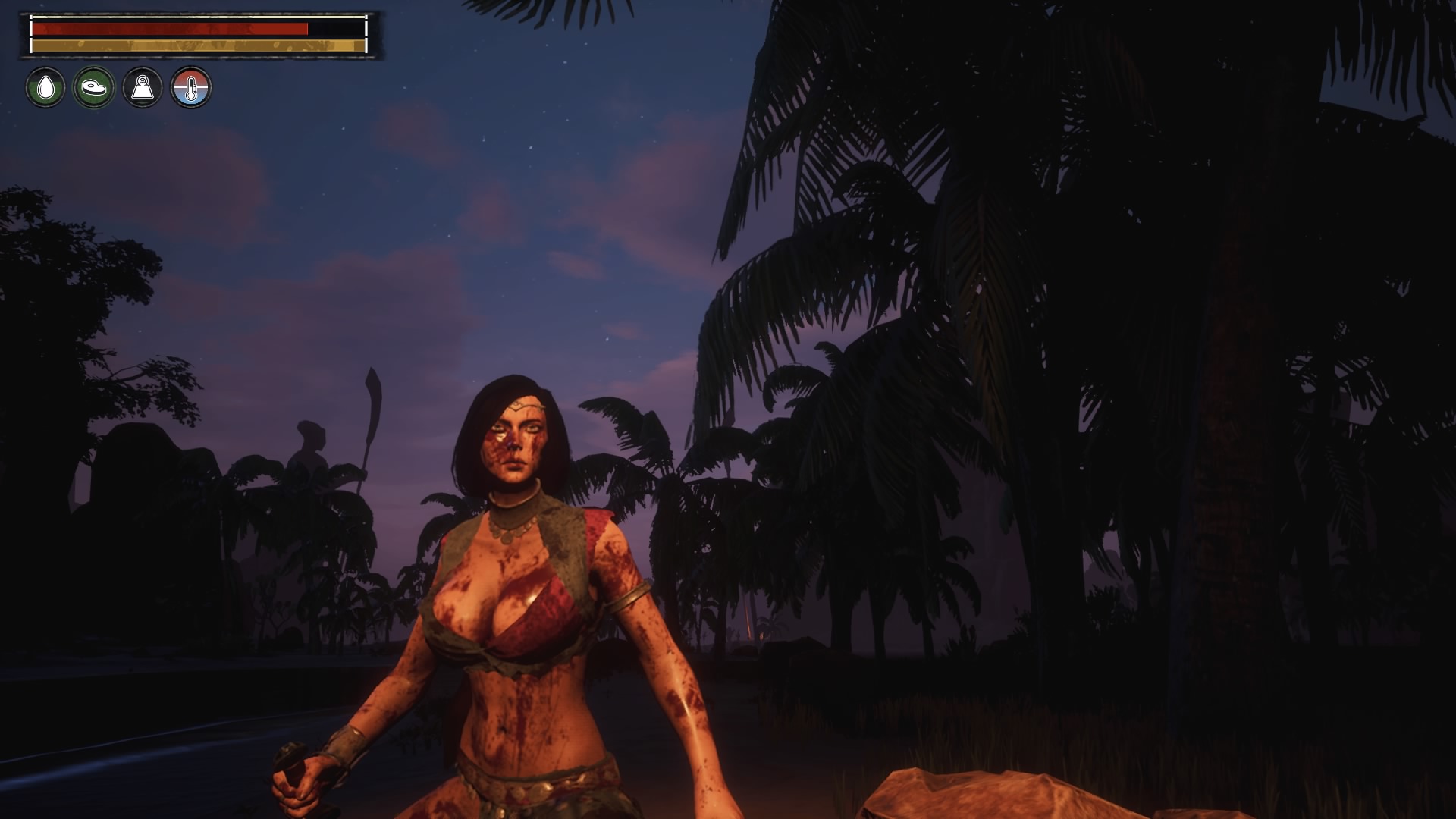The height and width of the screenshot is (819, 1456).
Task: Select the meat hunger status icon
Action: [94, 88]
